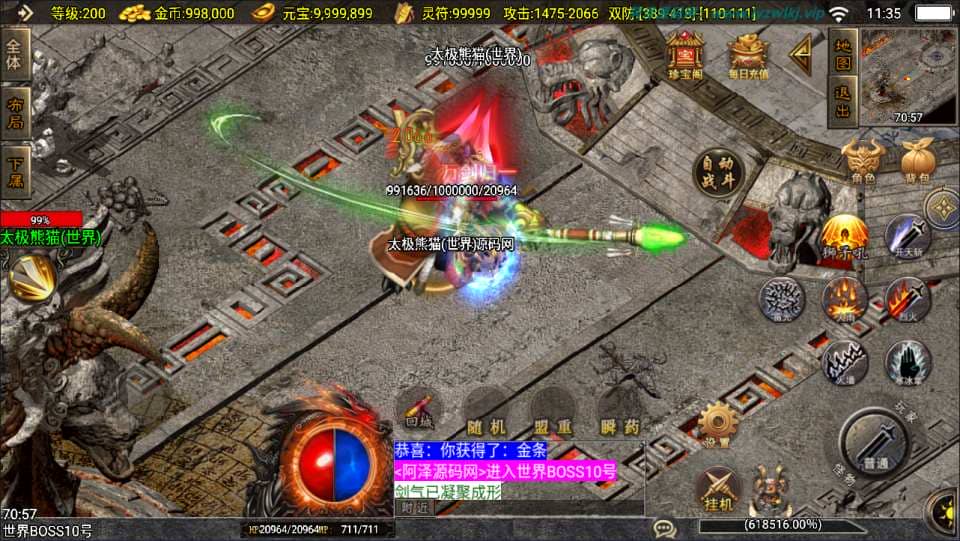Open the 角色 character sheet

[862, 162]
